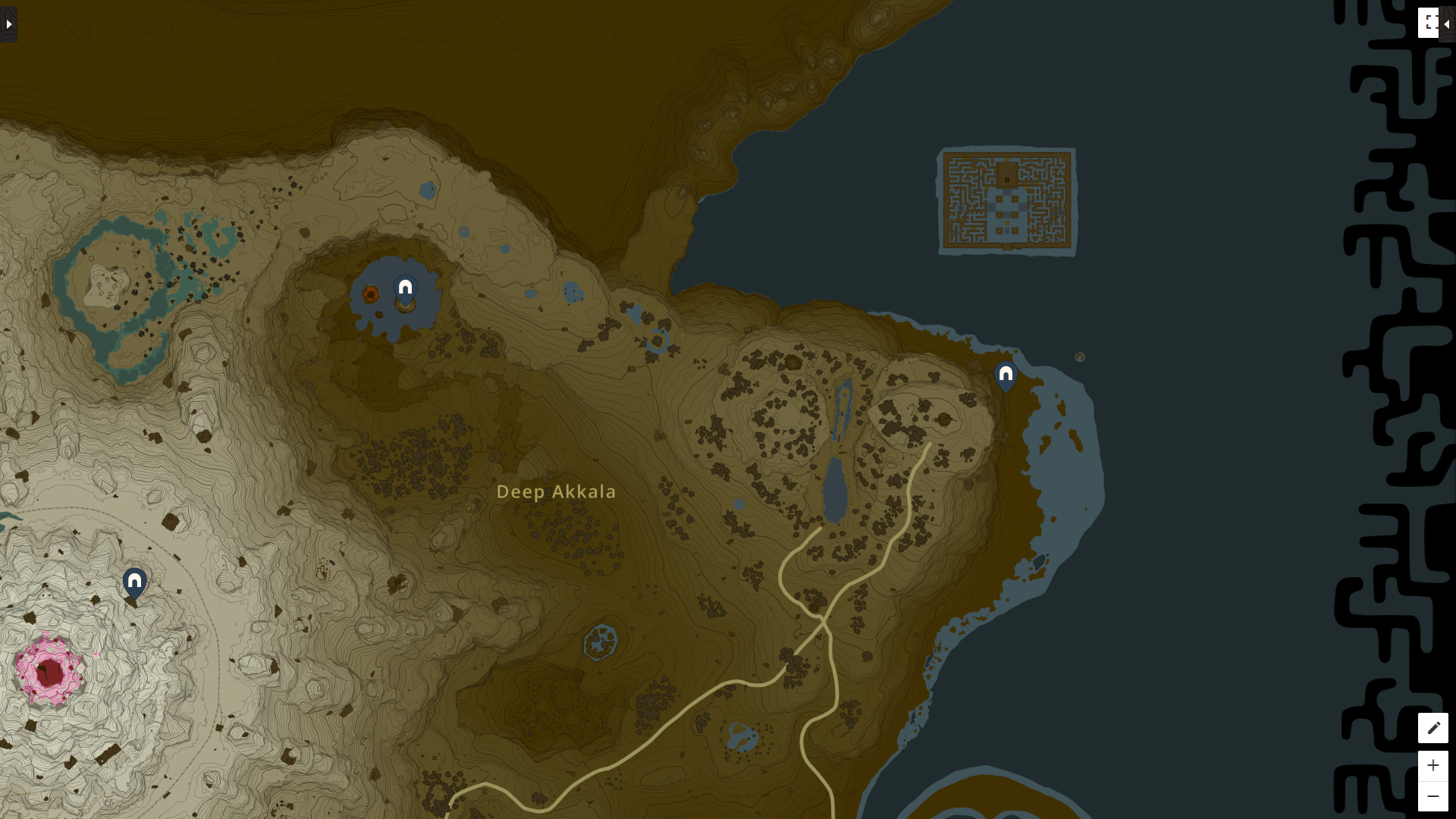Click the cave marker near the pink crater
This screenshot has height=819, width=1456.
coord(134,582)
